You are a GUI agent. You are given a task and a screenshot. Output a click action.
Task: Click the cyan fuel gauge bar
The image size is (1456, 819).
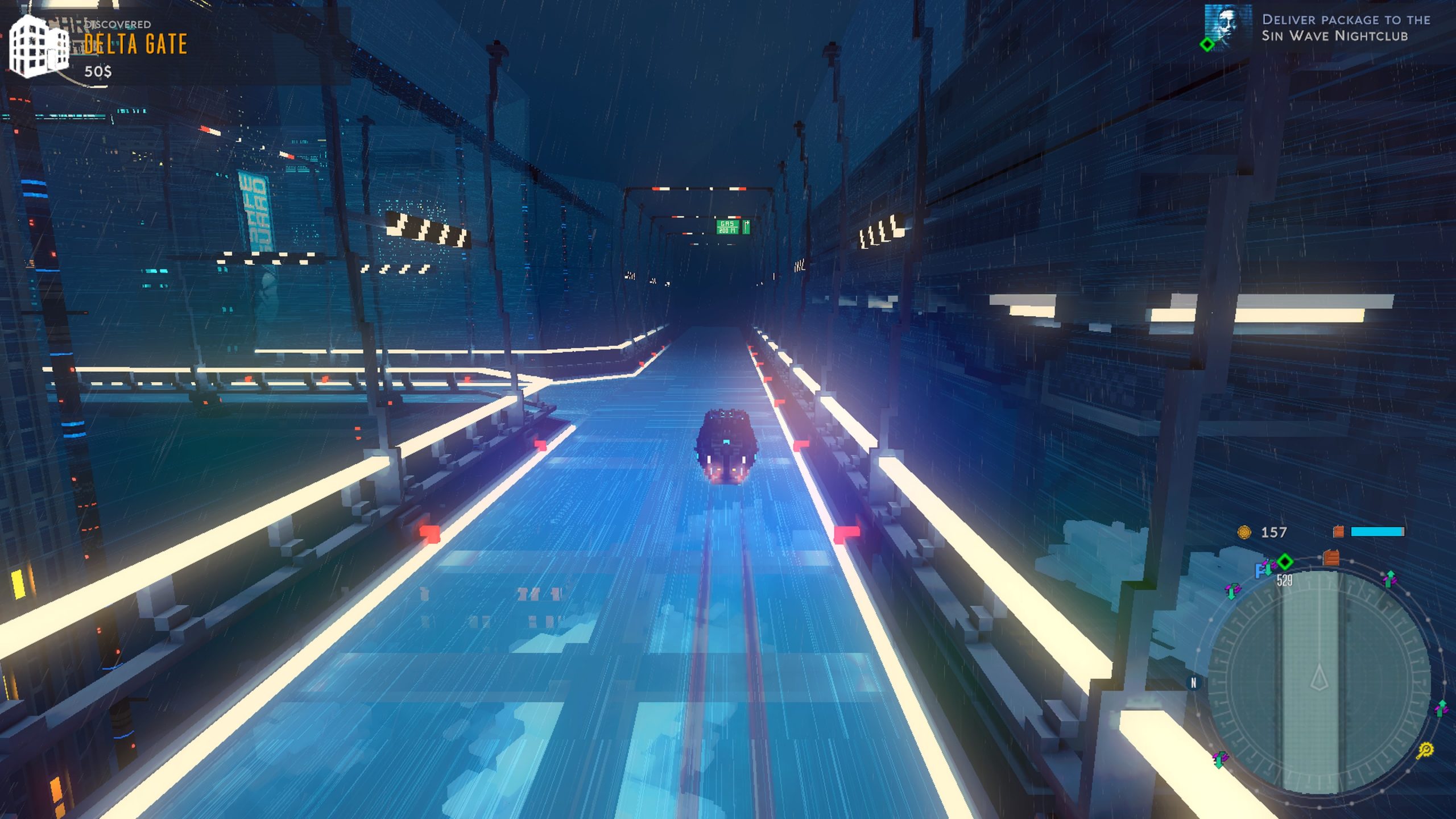[x=1379, y=531]
